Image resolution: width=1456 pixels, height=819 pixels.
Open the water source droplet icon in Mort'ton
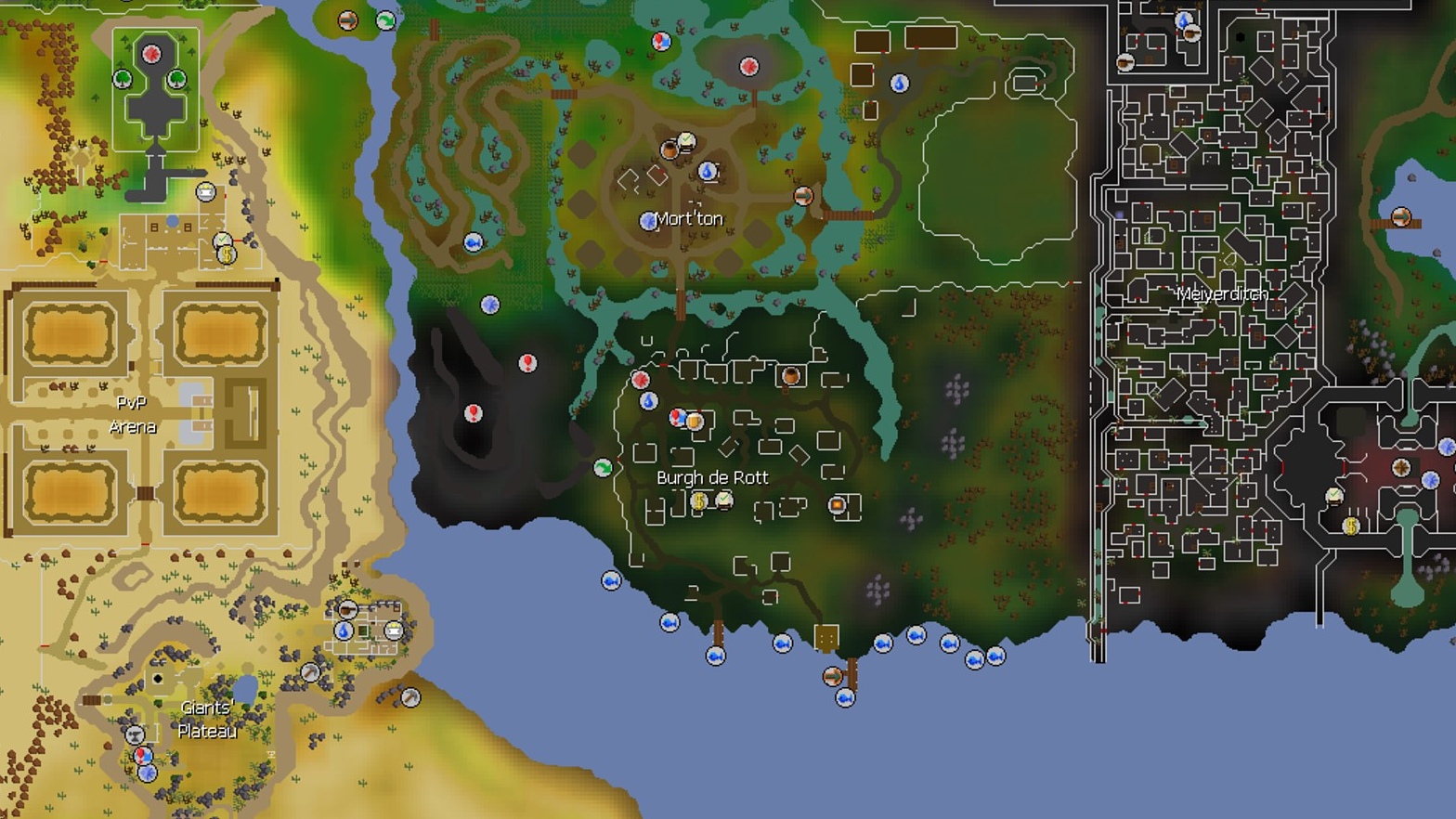707,171
